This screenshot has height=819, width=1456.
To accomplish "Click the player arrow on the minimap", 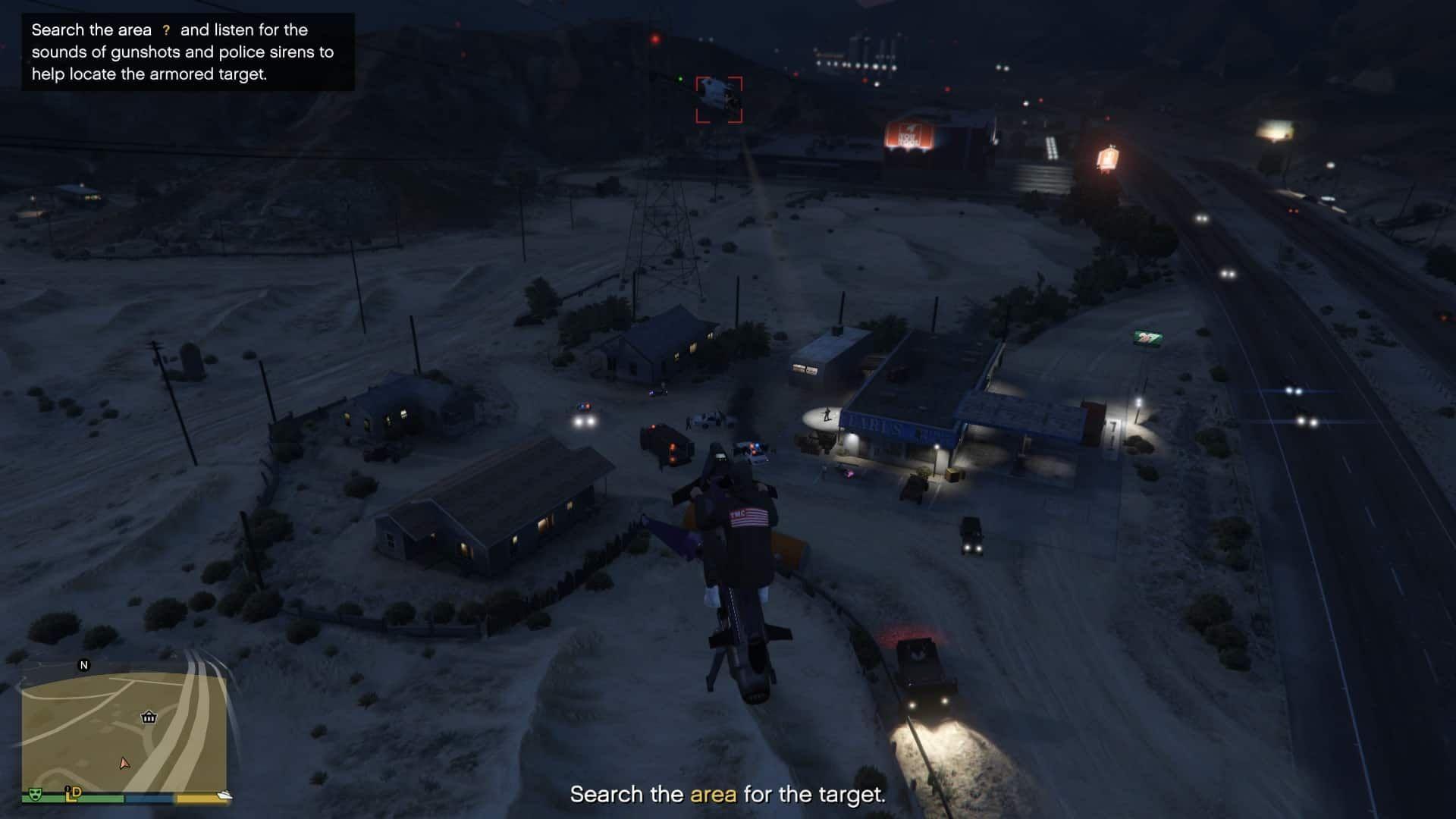I will click(124, 763).
